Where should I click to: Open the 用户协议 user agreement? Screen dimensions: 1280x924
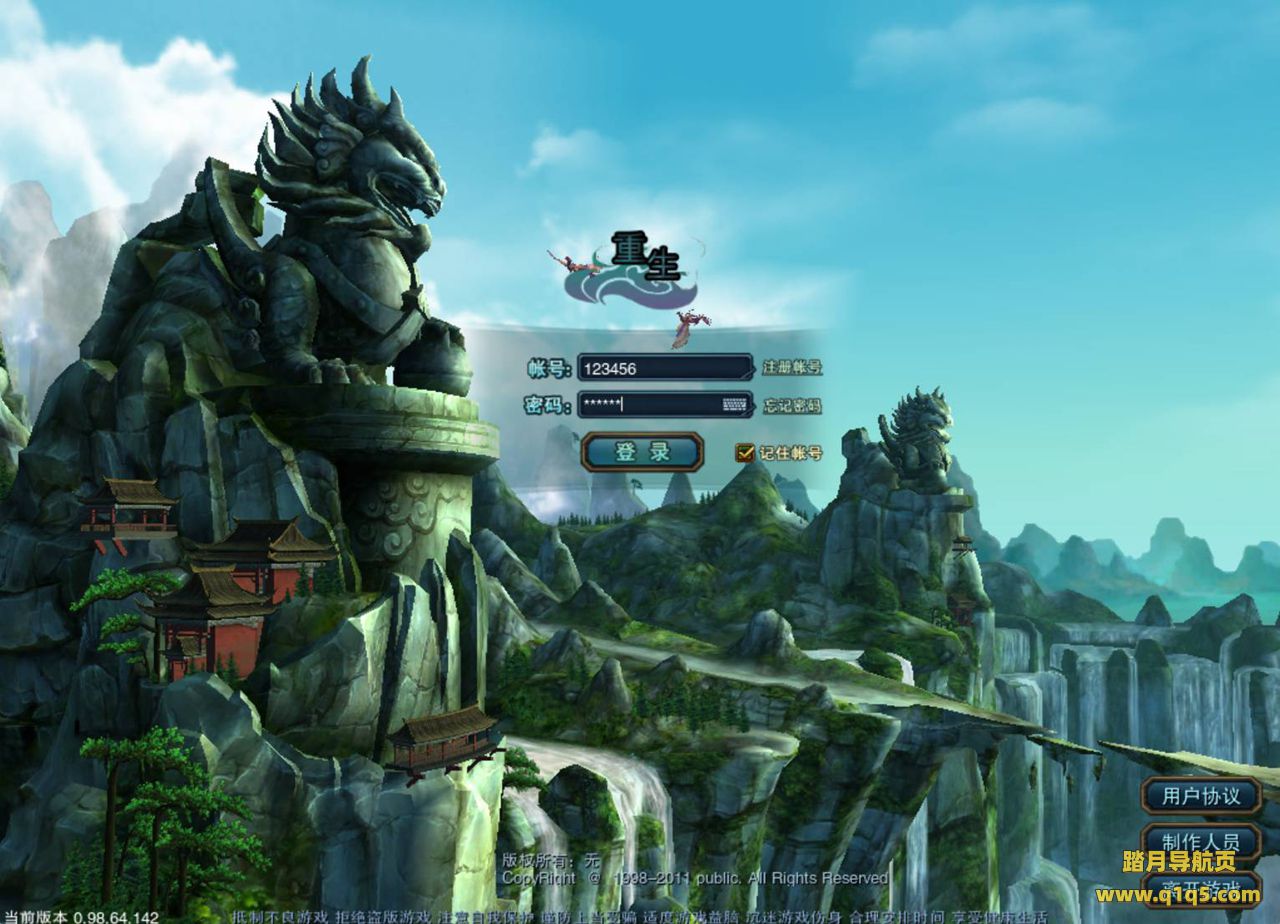1201,796
